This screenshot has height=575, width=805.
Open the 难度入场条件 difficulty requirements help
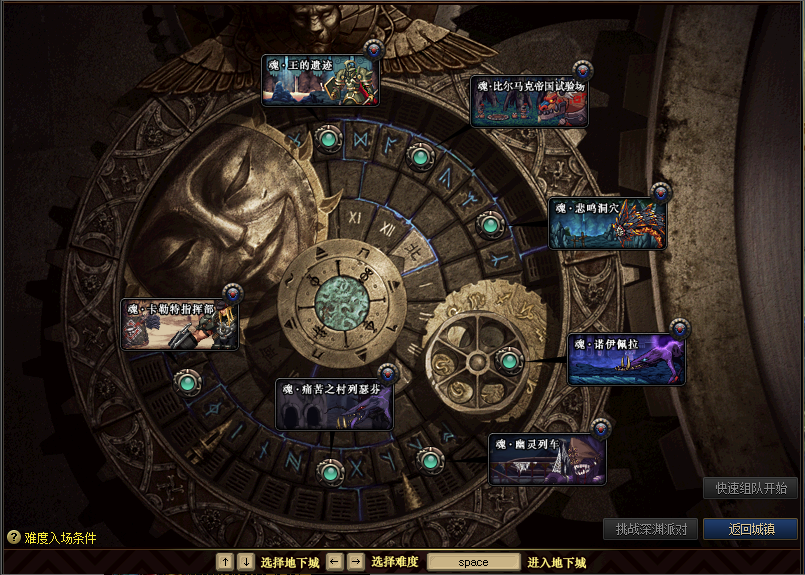[x=52, y=538]
